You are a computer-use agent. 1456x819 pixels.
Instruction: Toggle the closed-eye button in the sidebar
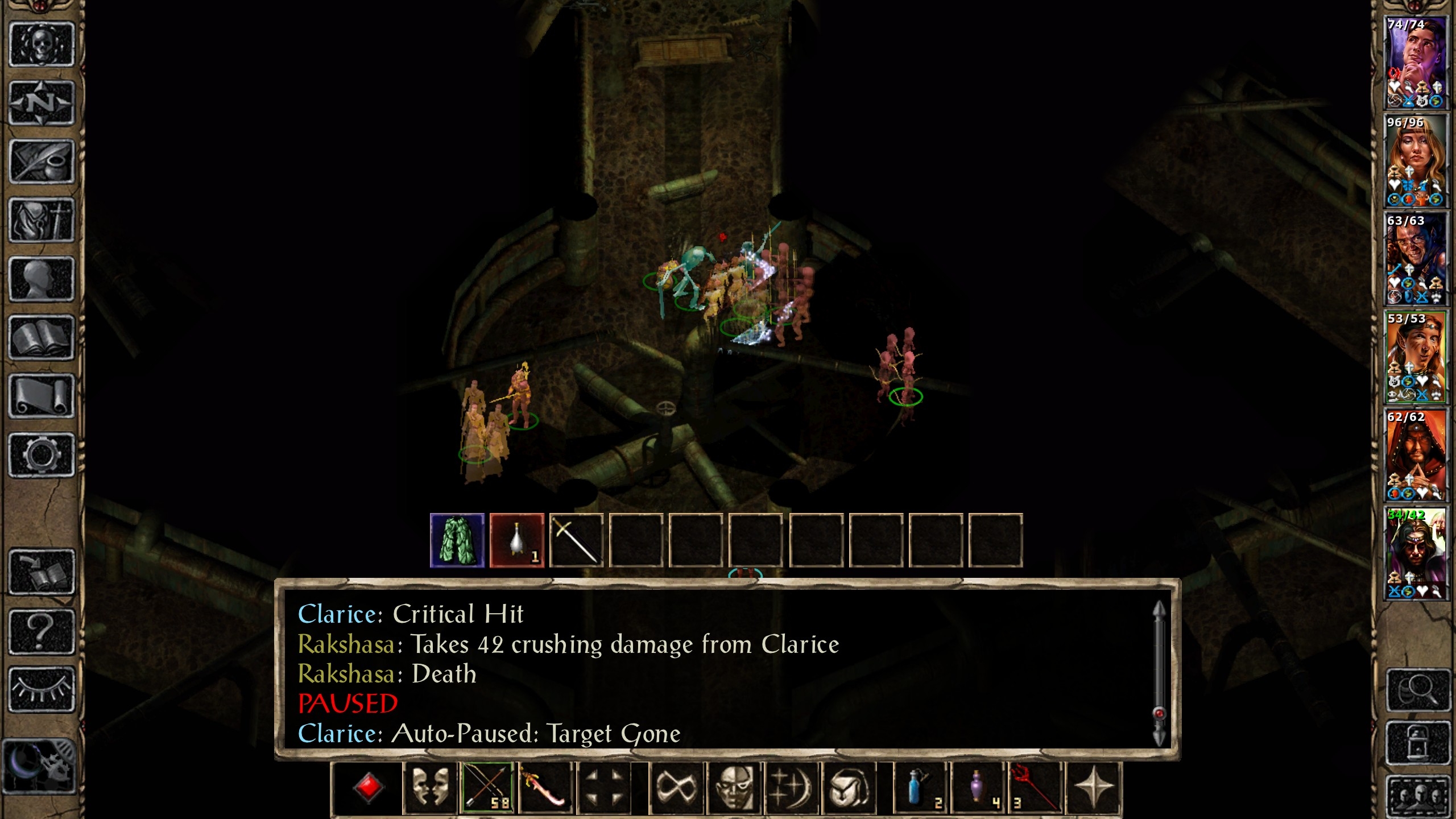42,689
